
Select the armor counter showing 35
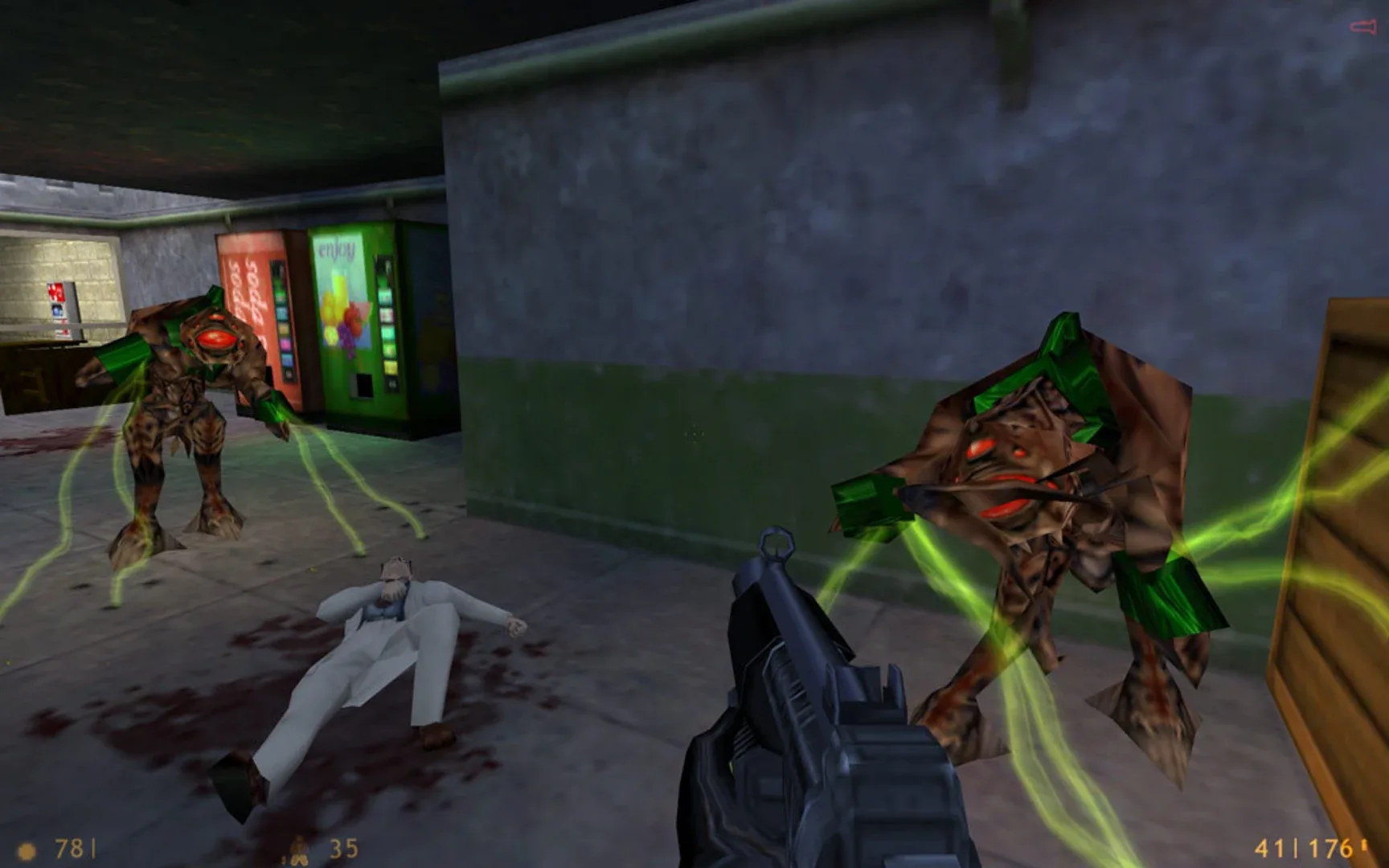click(340, 845)
